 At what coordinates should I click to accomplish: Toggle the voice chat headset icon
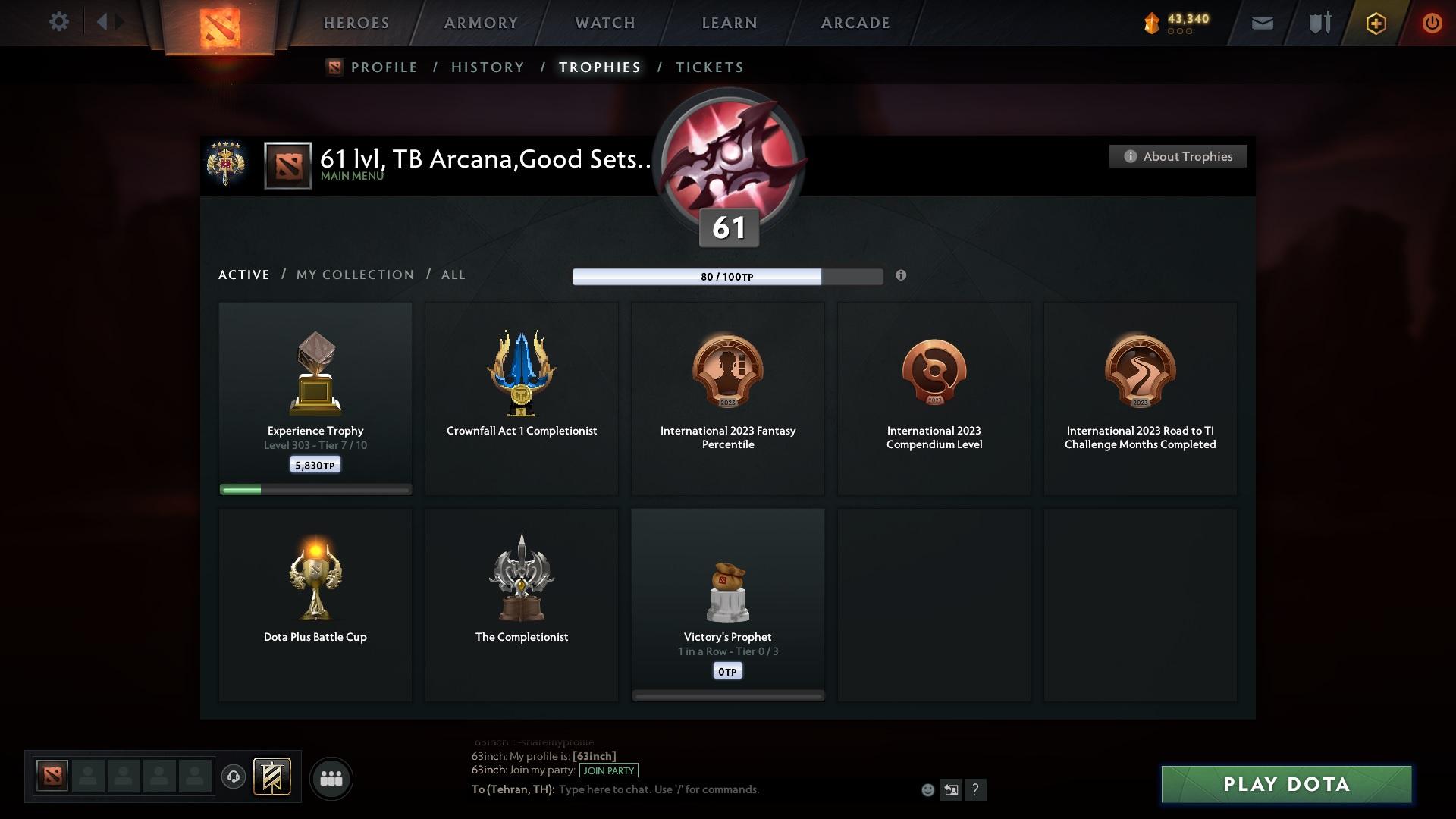[234, 778]
